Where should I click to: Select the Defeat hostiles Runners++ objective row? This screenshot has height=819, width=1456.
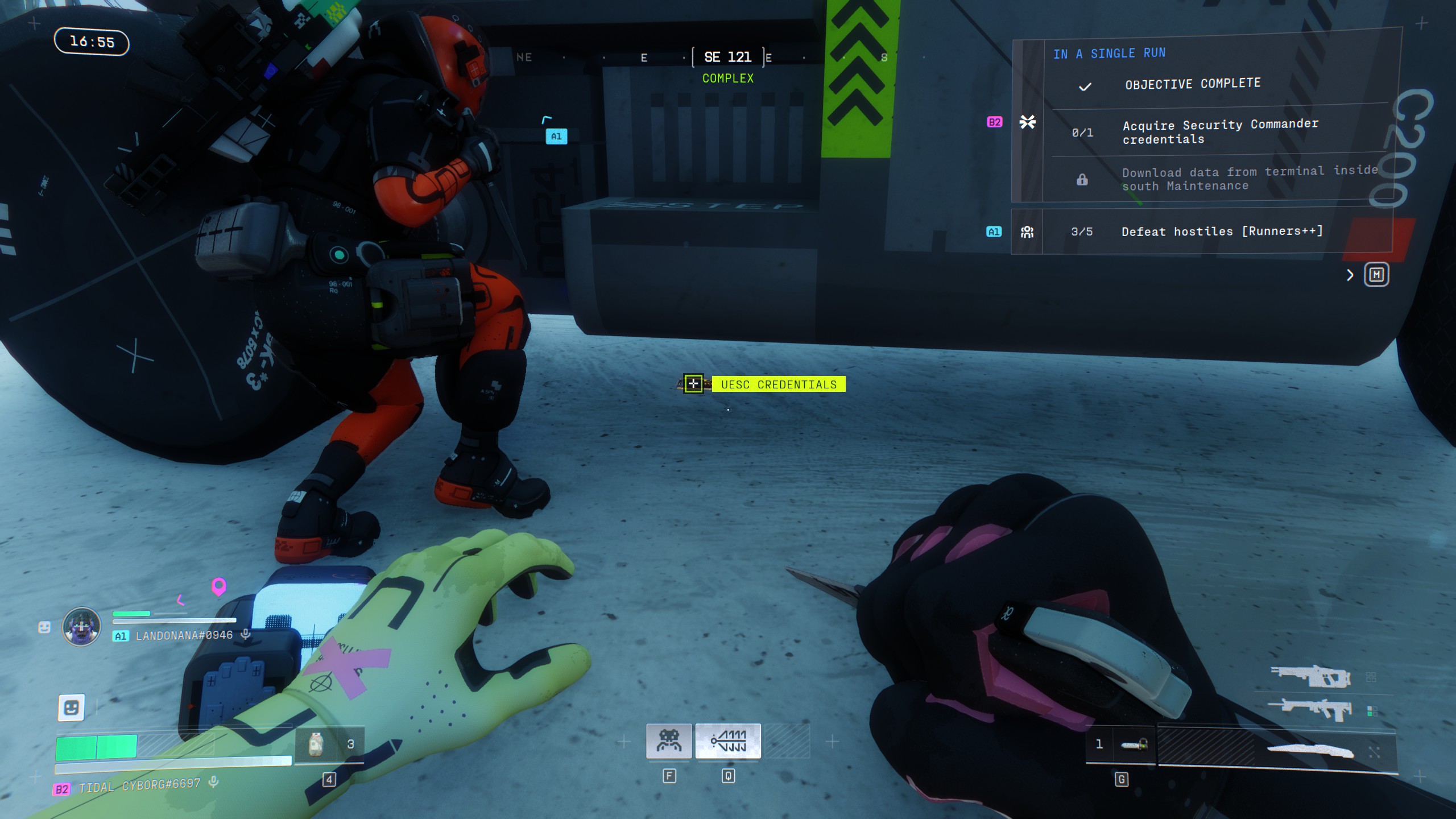pos(1221,231)
